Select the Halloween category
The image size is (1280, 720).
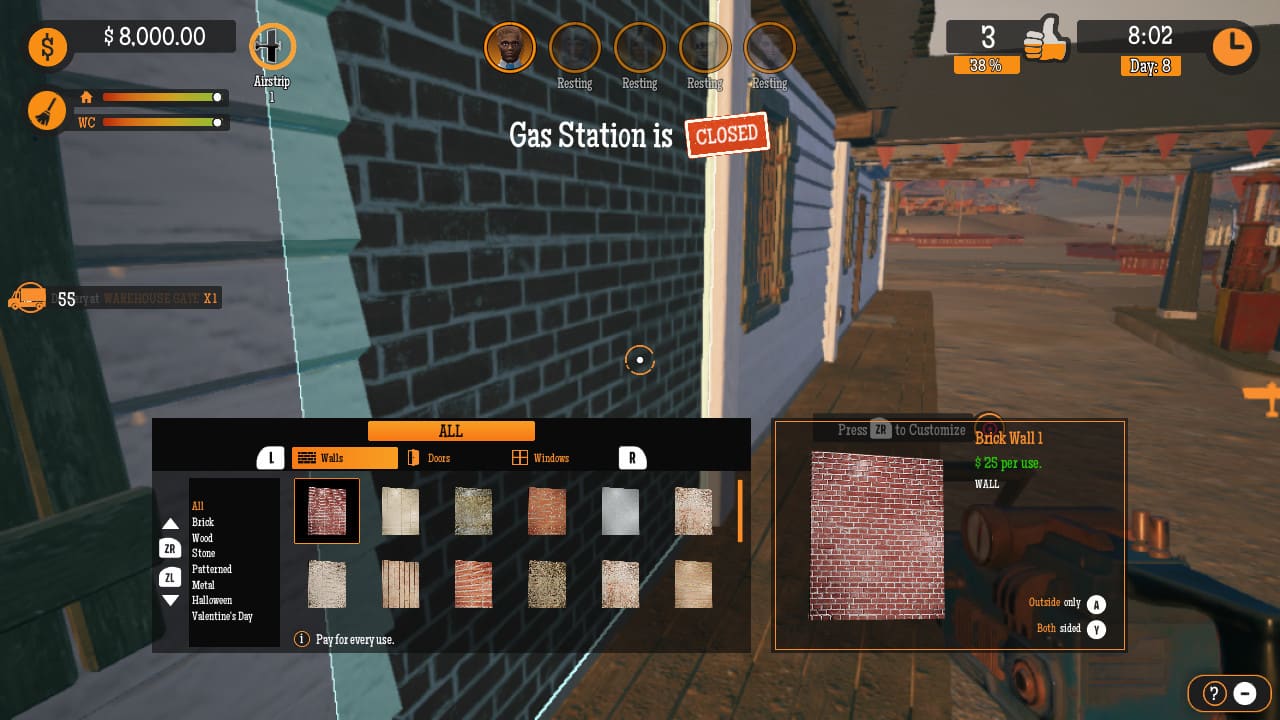(x=210, y=600)
